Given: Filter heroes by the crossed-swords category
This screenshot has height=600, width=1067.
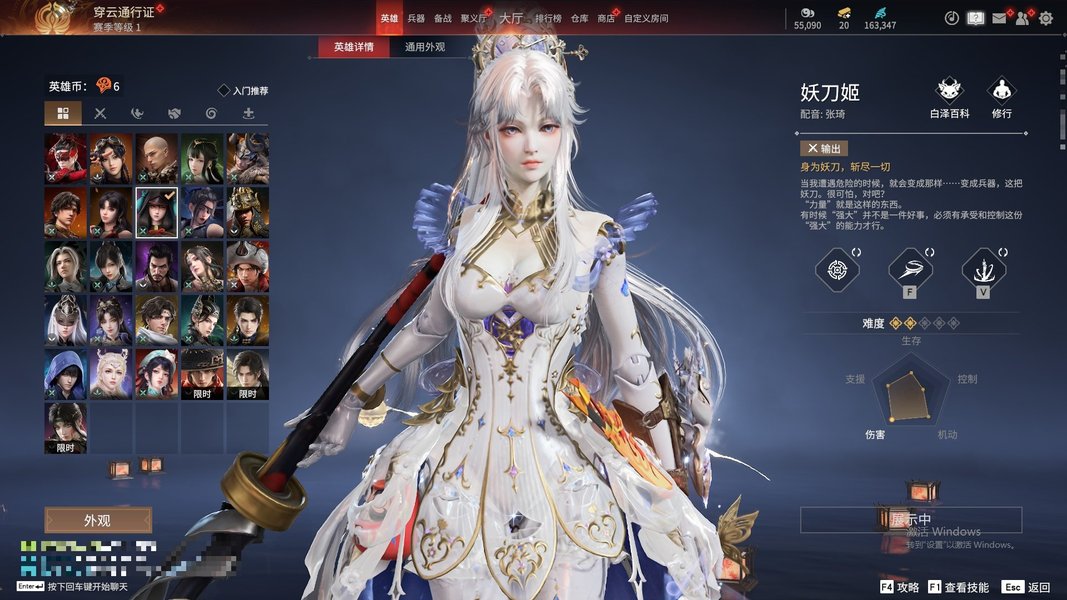Looking at the screenshot, I should (x=100, y=113).
